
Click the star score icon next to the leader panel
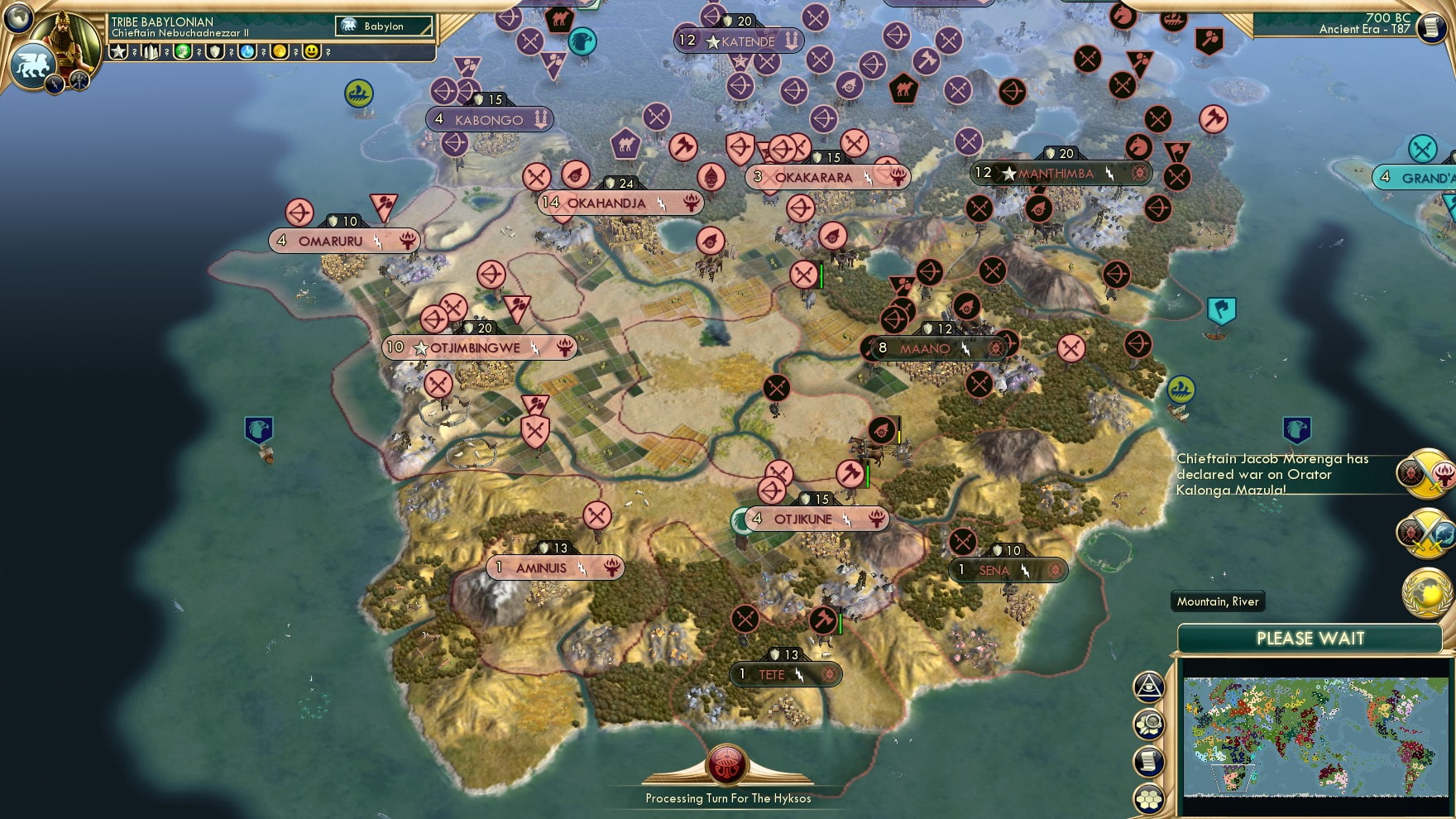point(119,52)
